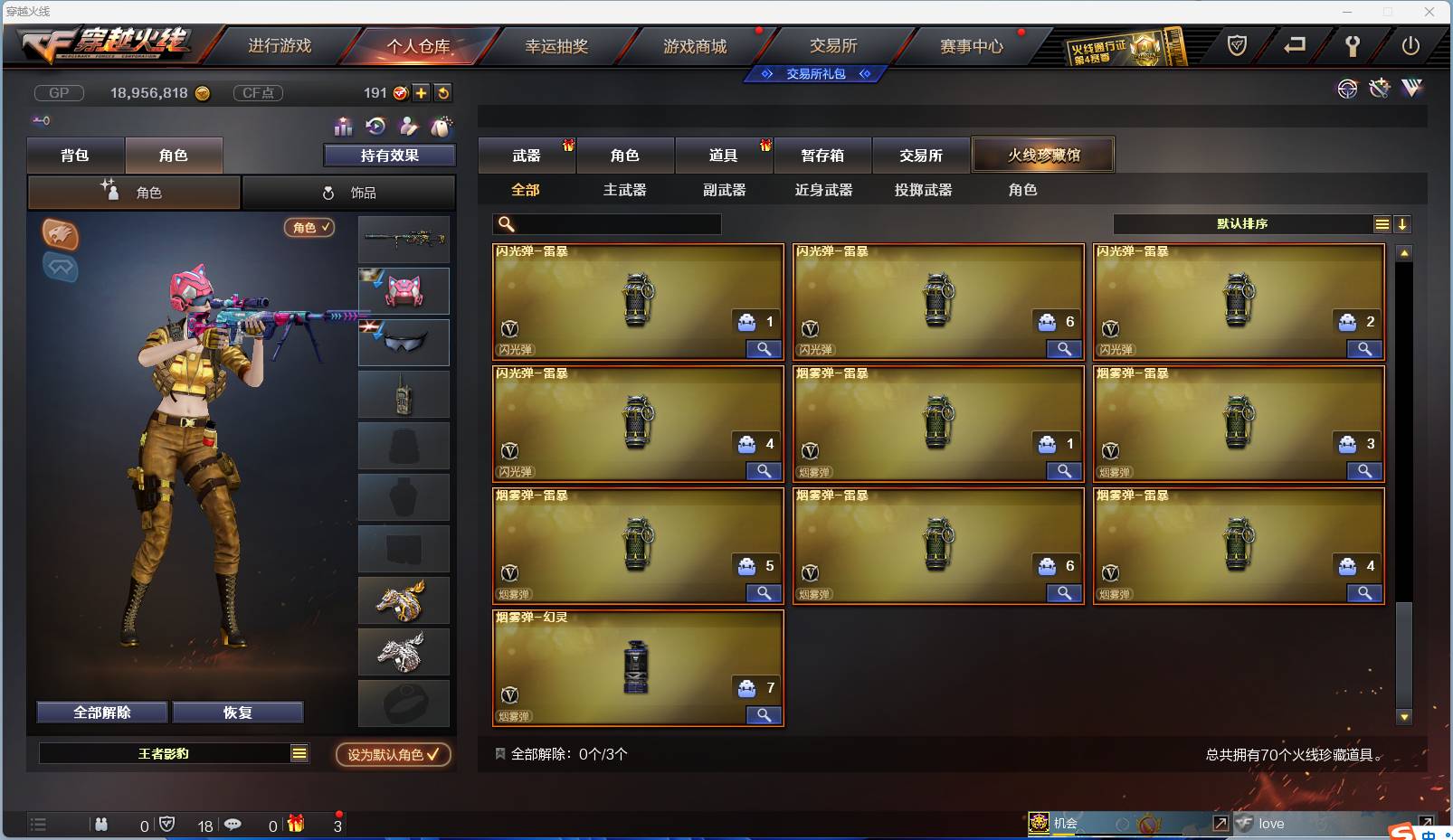Toggle the 角色 check label above the model
Screen dimensions: 1453x840
[x=309, y=228]
